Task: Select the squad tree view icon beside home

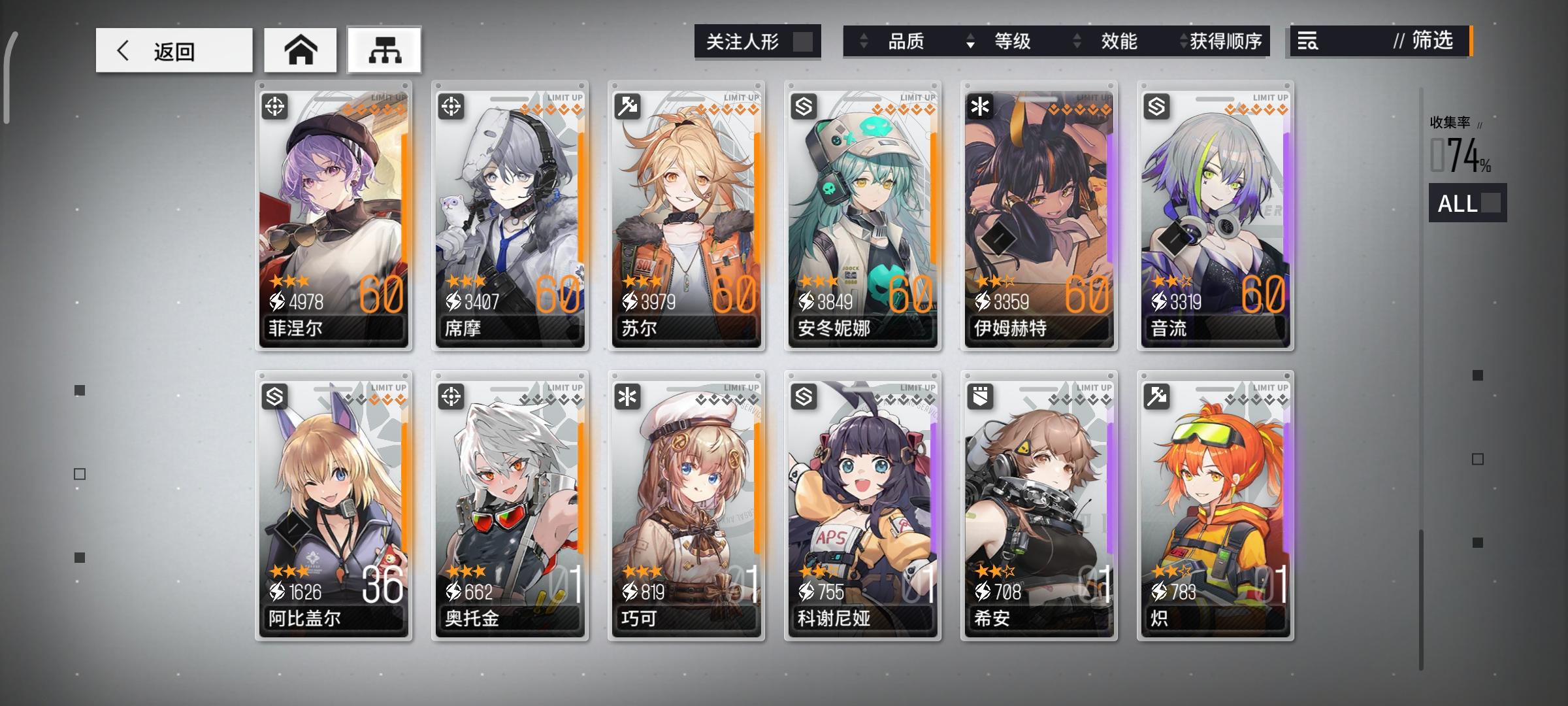Action: [384, 49]
